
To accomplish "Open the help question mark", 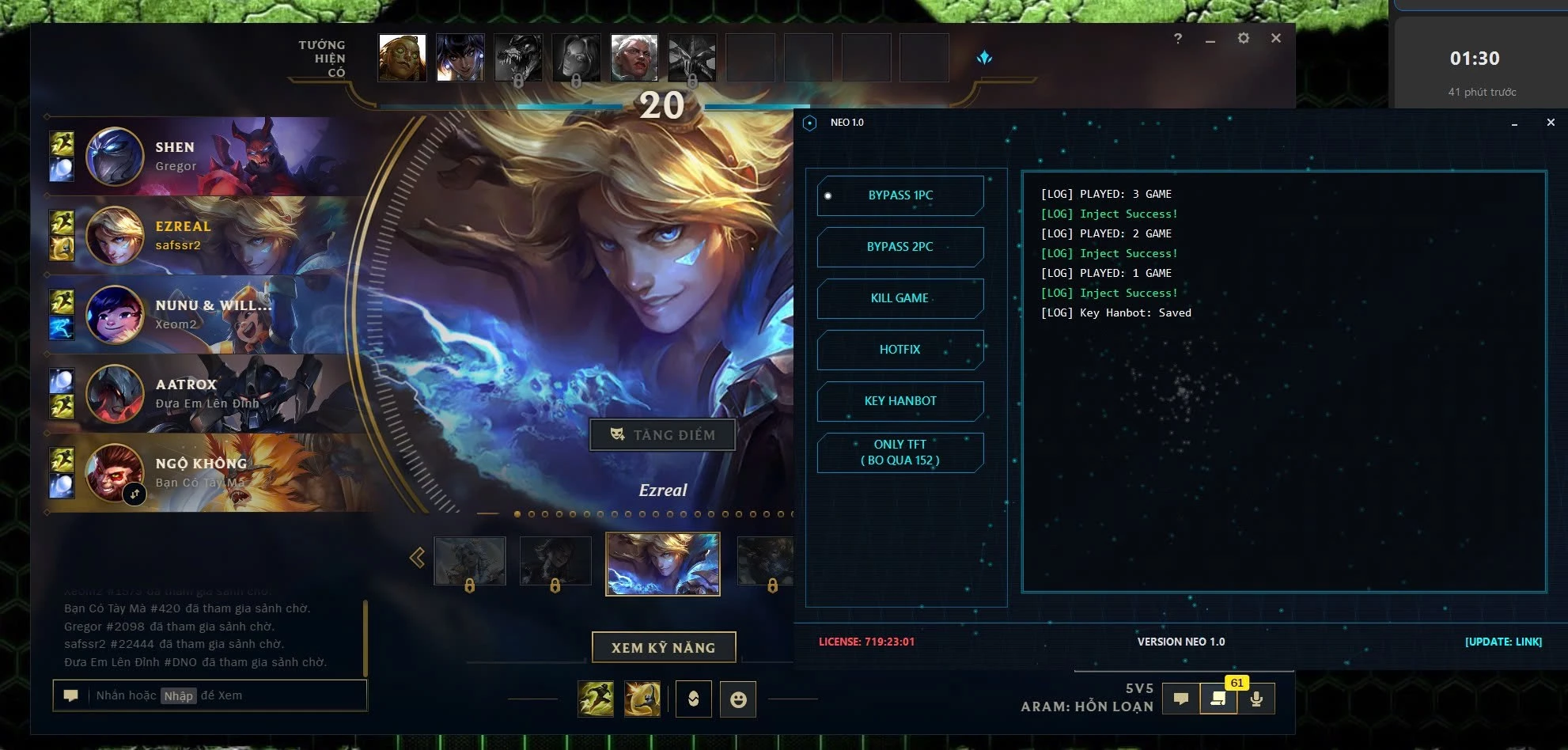I will 1177,38.
